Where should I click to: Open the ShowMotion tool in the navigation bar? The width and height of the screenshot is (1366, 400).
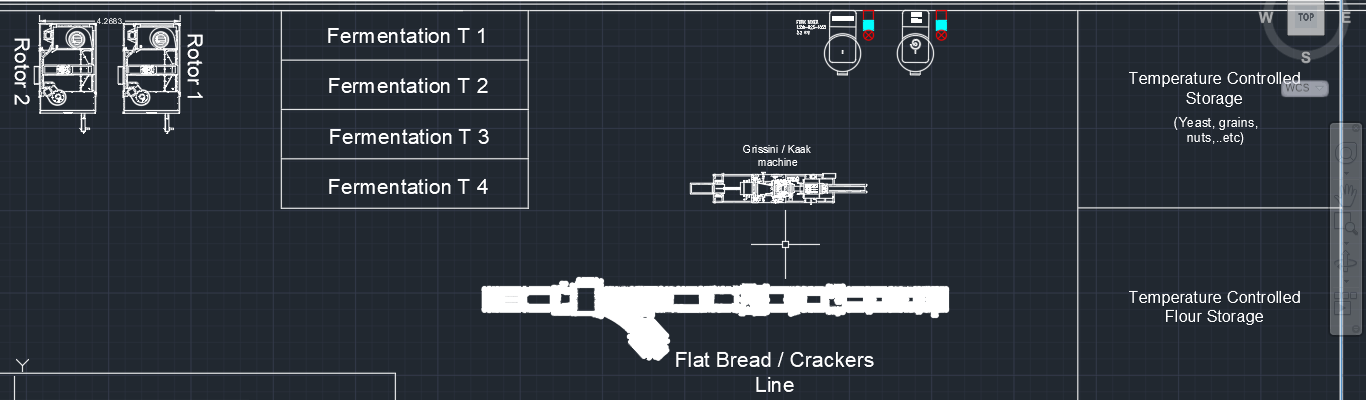coord(1347,300)
